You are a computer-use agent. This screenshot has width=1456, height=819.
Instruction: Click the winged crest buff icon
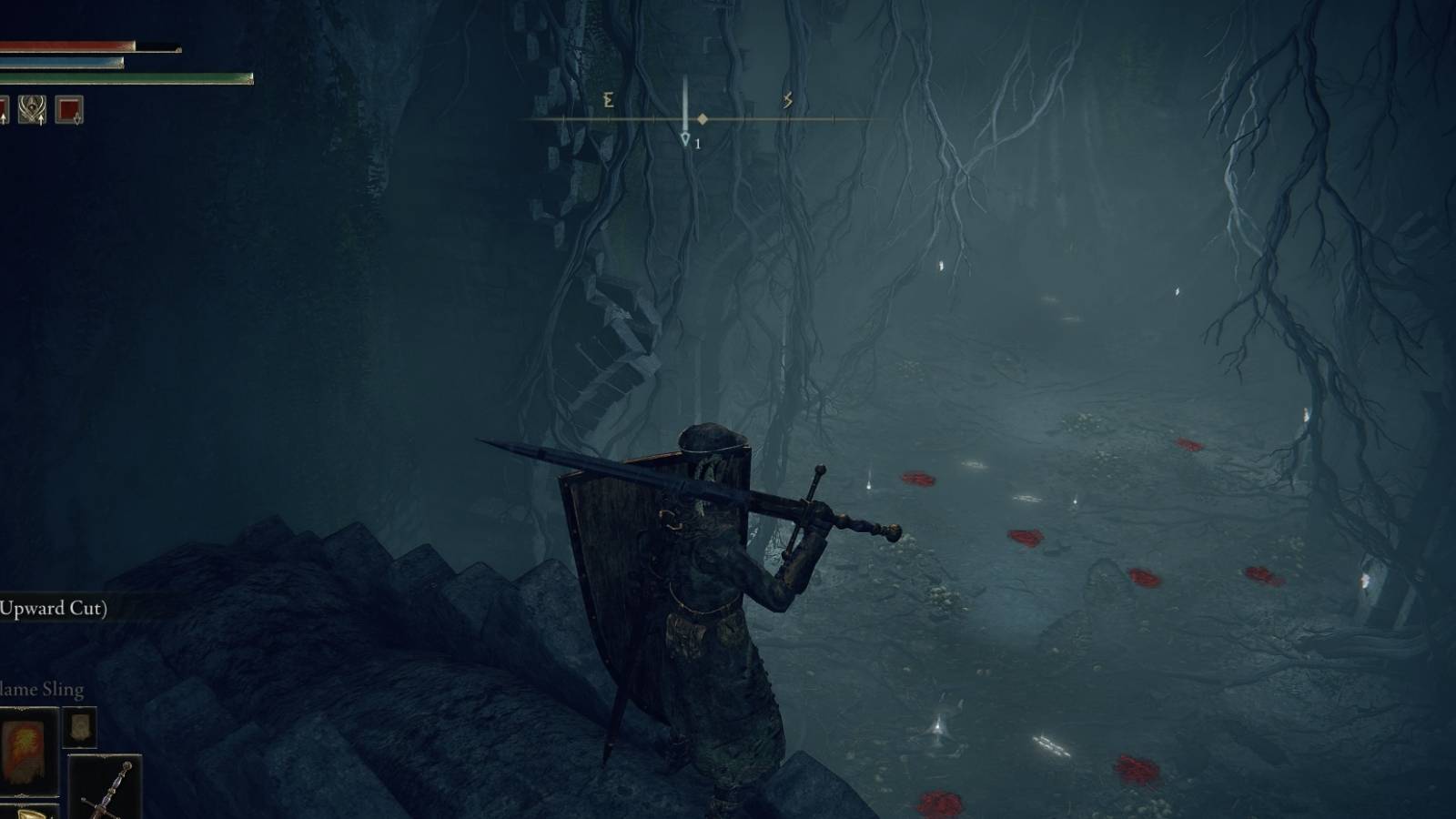[31, 109]
